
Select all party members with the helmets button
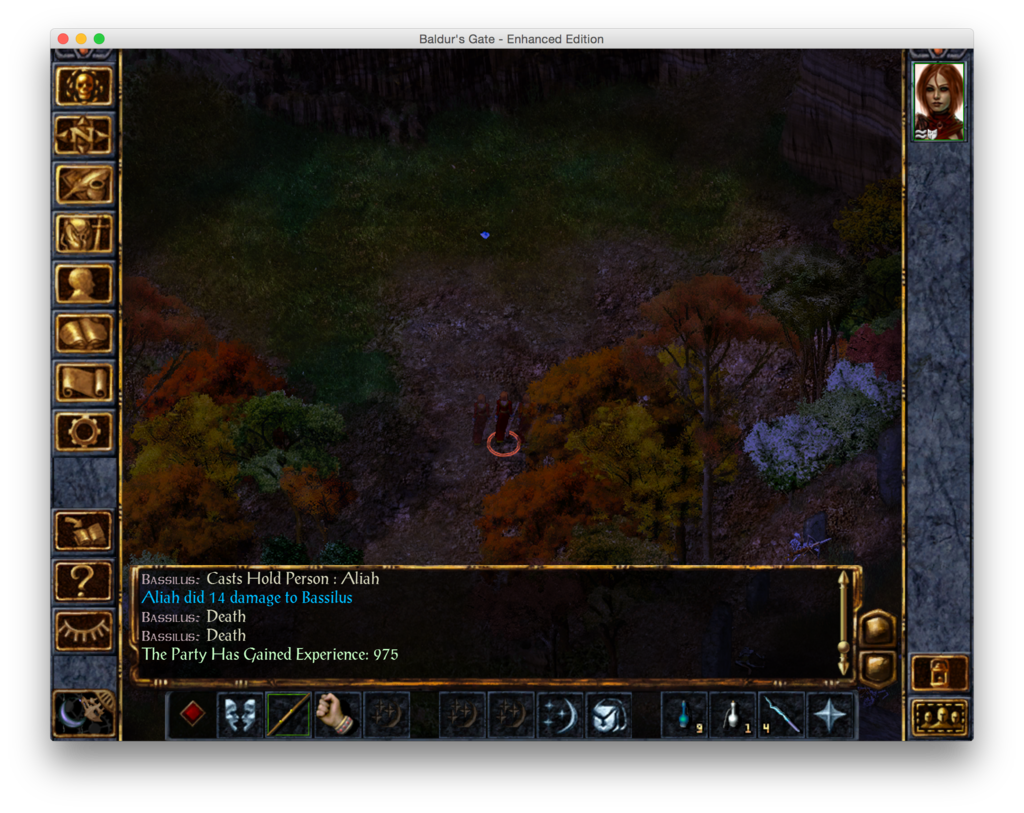click(x=939, y=717)
